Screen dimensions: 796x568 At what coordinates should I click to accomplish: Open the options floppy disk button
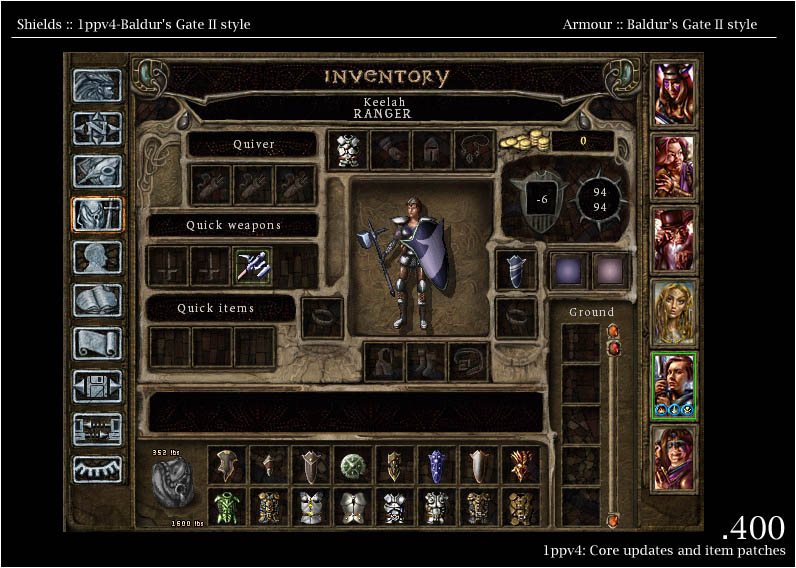pyautogui.click(x=97, y=386)
